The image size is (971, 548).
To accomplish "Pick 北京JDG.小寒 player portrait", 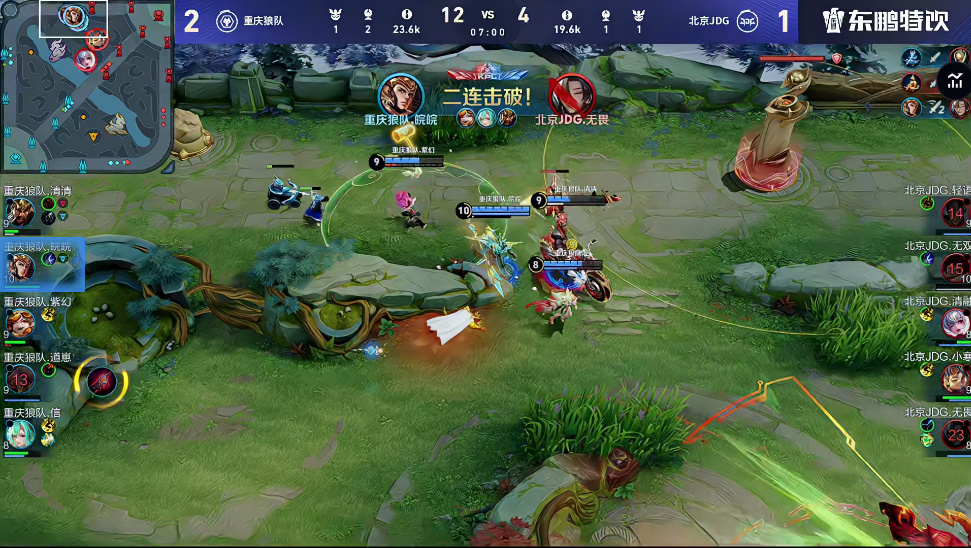I will point(956,377).
